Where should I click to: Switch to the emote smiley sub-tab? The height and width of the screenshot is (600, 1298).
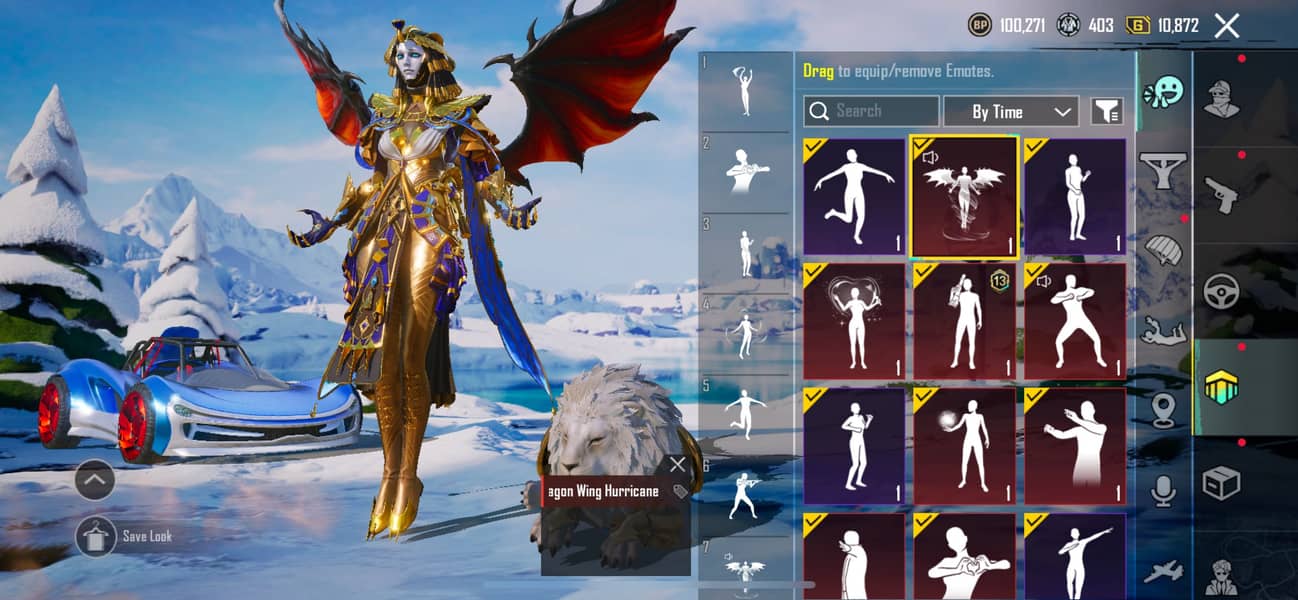(x=1163, y=93)
